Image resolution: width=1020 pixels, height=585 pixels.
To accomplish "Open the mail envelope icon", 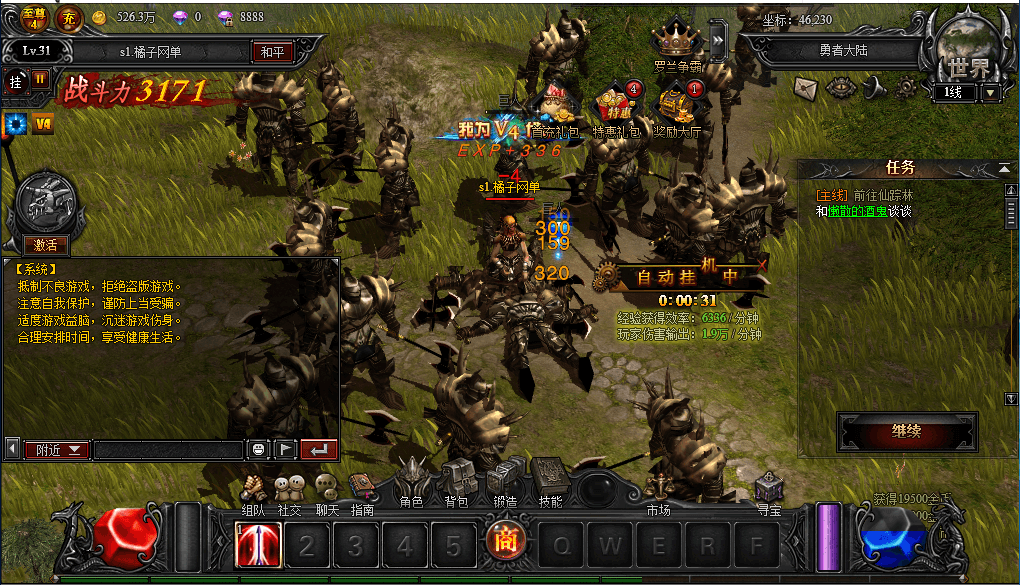I will 806,88.
